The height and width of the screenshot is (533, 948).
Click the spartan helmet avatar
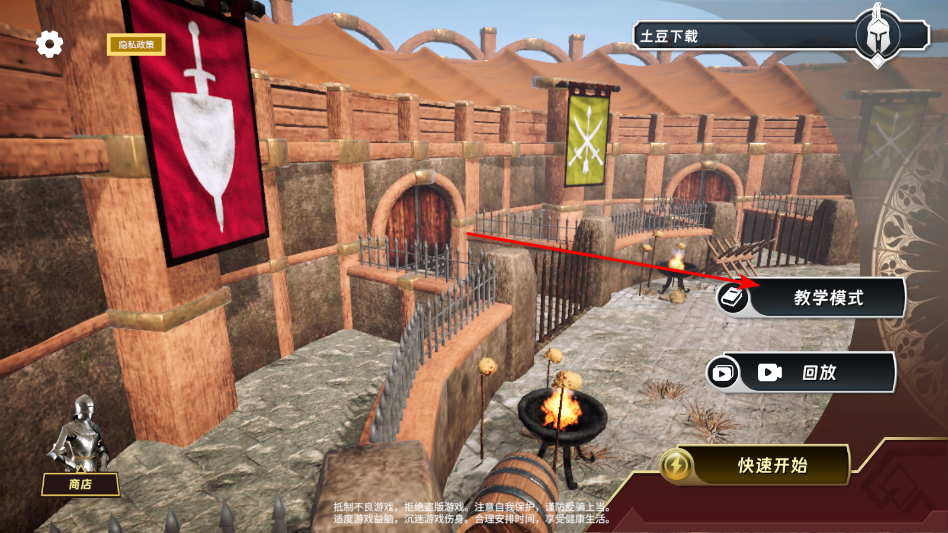point(877,35)
